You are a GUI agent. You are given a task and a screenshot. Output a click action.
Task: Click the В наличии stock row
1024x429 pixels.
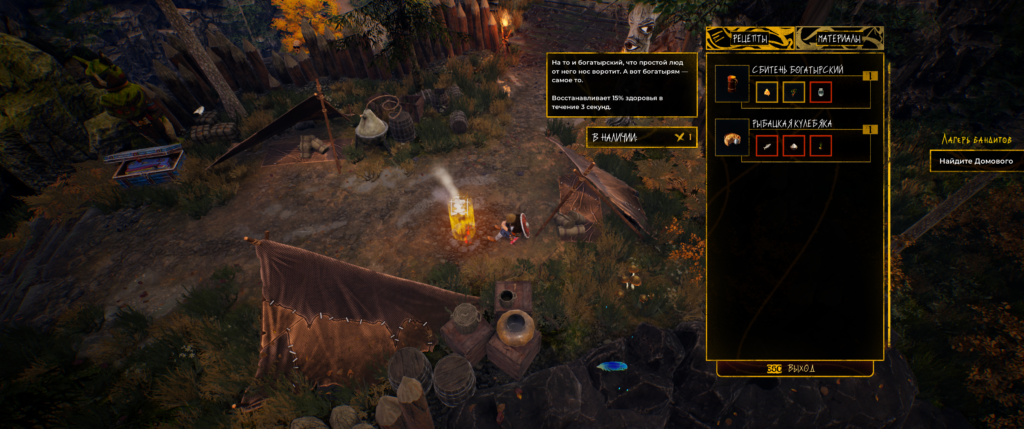(x=641, y=137)
